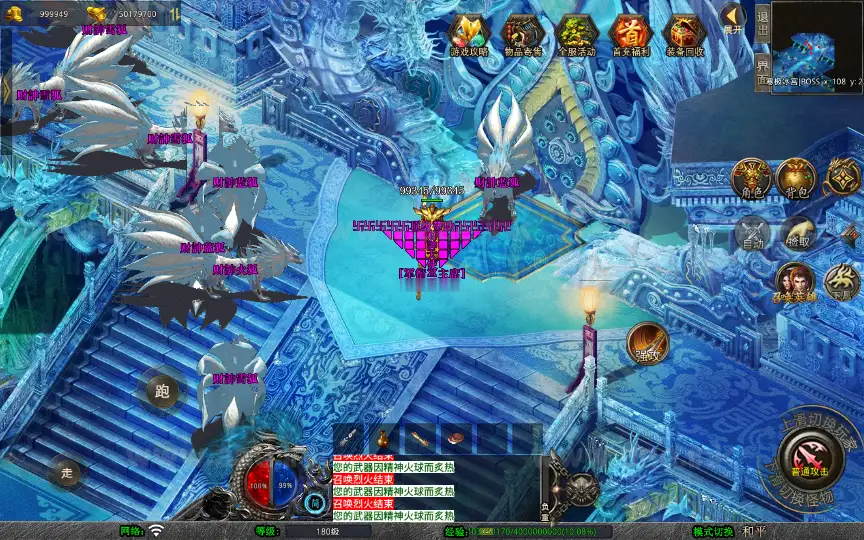Open the 背包 backpack
Image resolution: width=864 pixels, height=540 pixels.
pyautogui.click(x=797, y=178)
